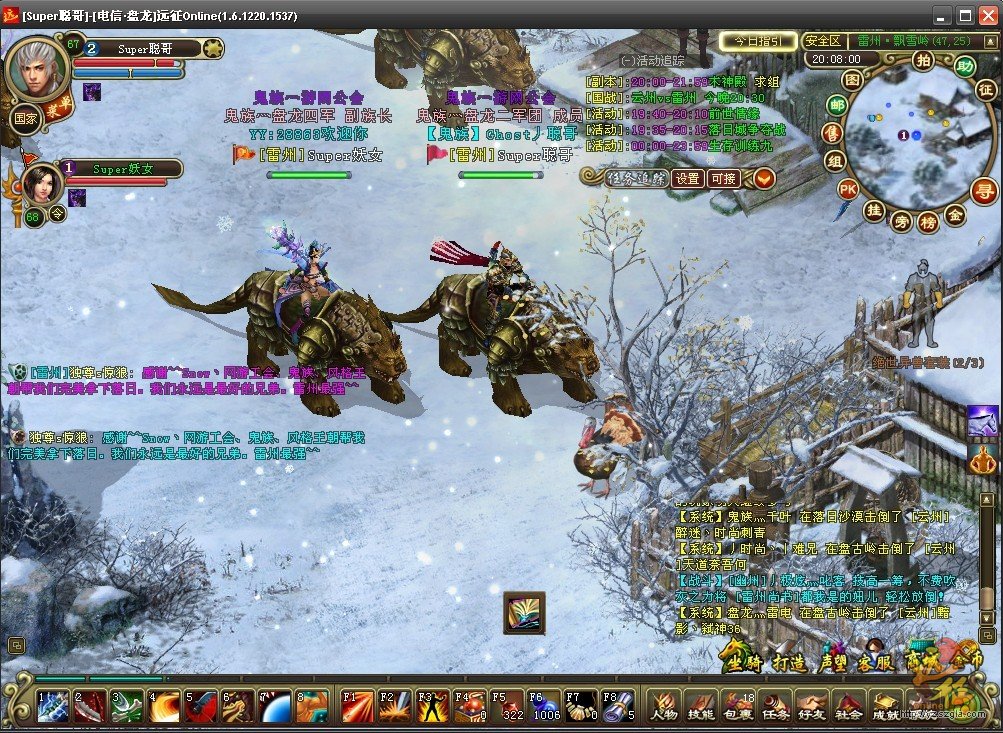Close the game window
This screenshot has width=1003, height=733.
click(x=988, y=15)
